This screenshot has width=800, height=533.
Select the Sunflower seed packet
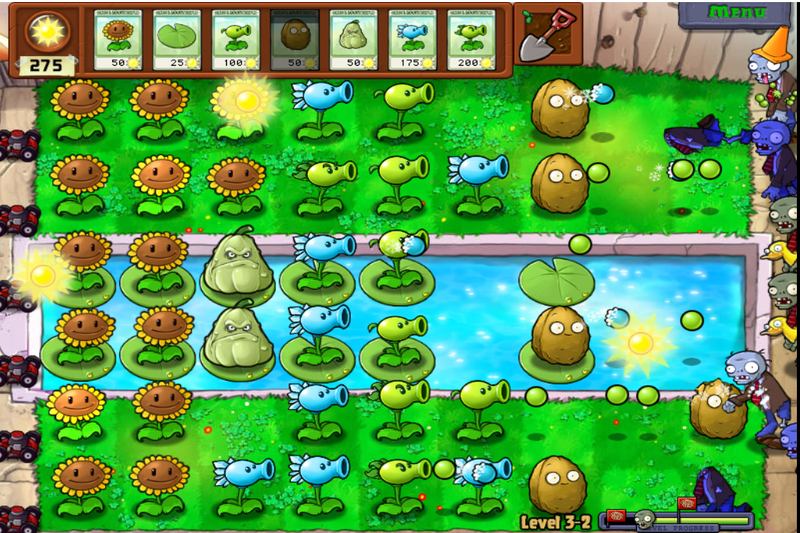[x=119, y=42]
